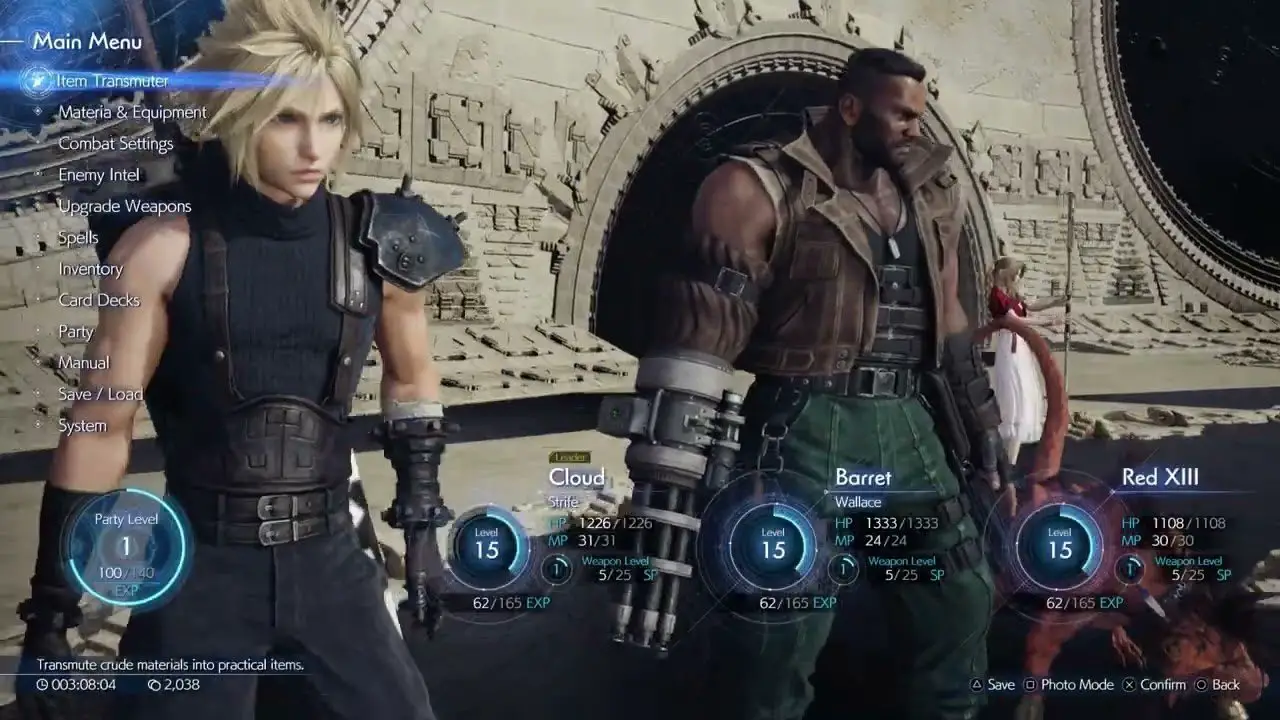1280x720 pixels.
Task: Open the Save / Load menu
Action: 100,394
